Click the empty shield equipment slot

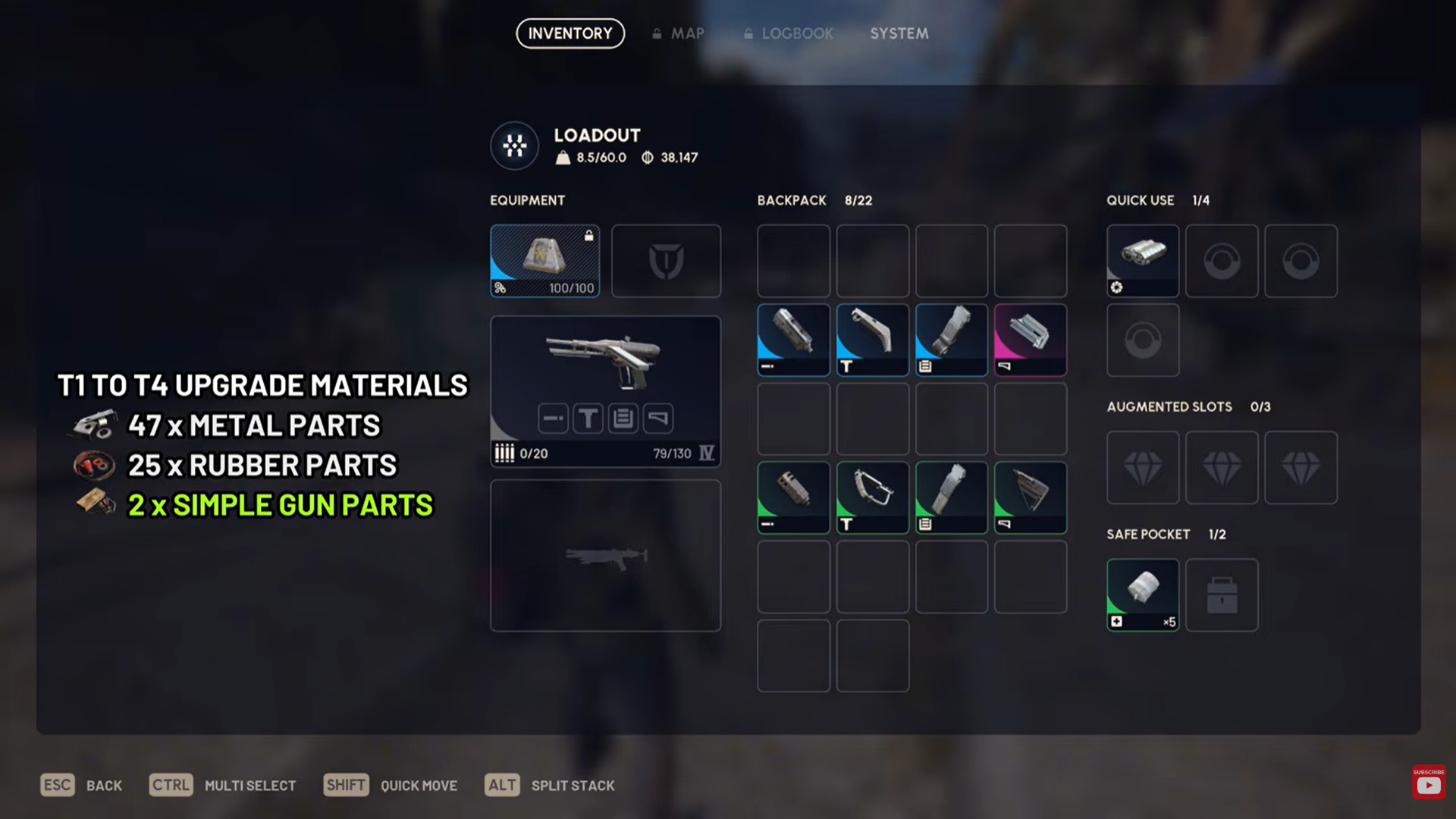tap(666, 260)
